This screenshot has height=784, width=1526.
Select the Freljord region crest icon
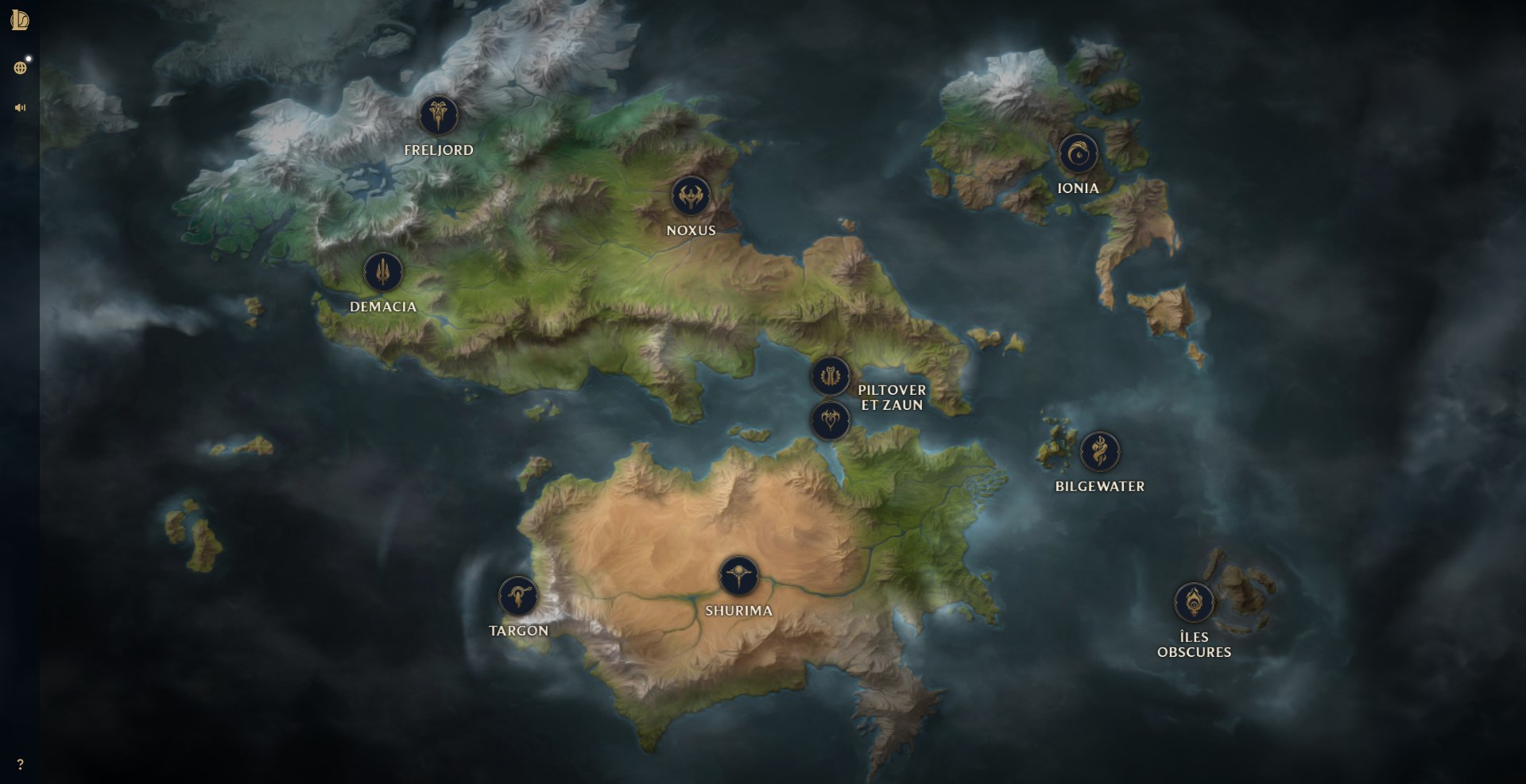pyautogui.click(x=440, y=114)
